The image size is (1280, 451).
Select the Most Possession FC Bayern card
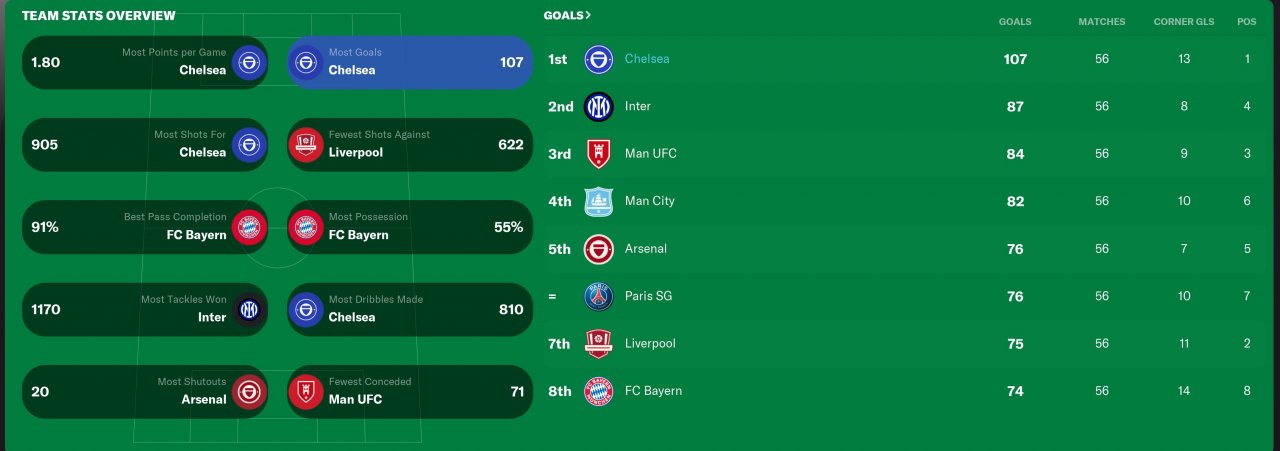[409, 227]
